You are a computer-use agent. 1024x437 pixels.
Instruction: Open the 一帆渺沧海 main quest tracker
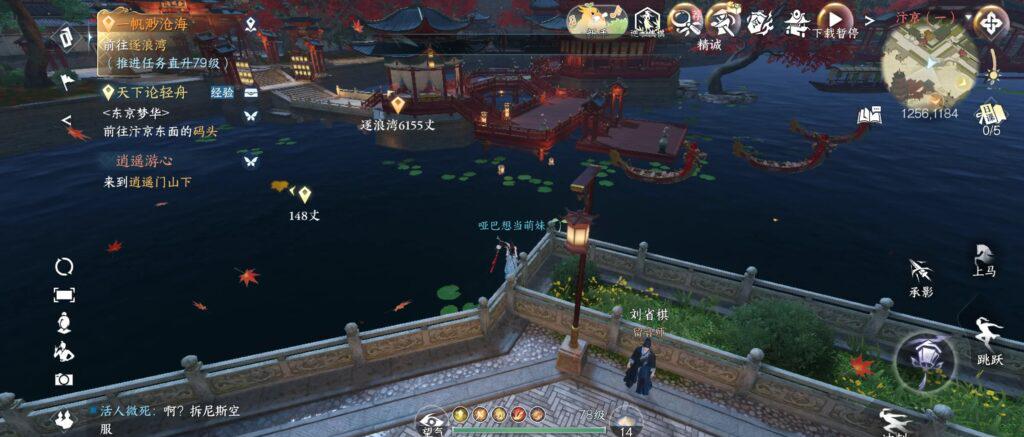pos(150,23)
